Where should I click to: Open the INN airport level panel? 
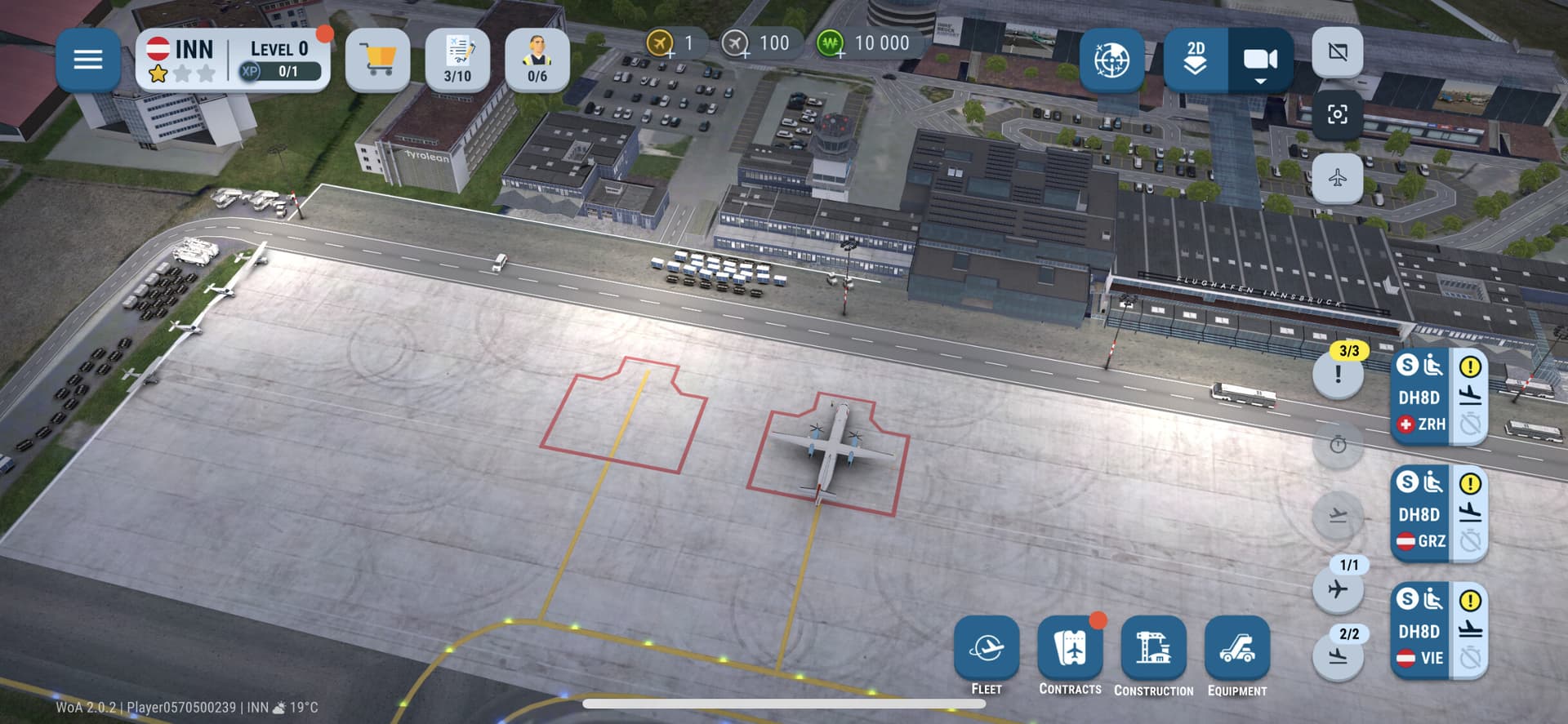(233, 60)
